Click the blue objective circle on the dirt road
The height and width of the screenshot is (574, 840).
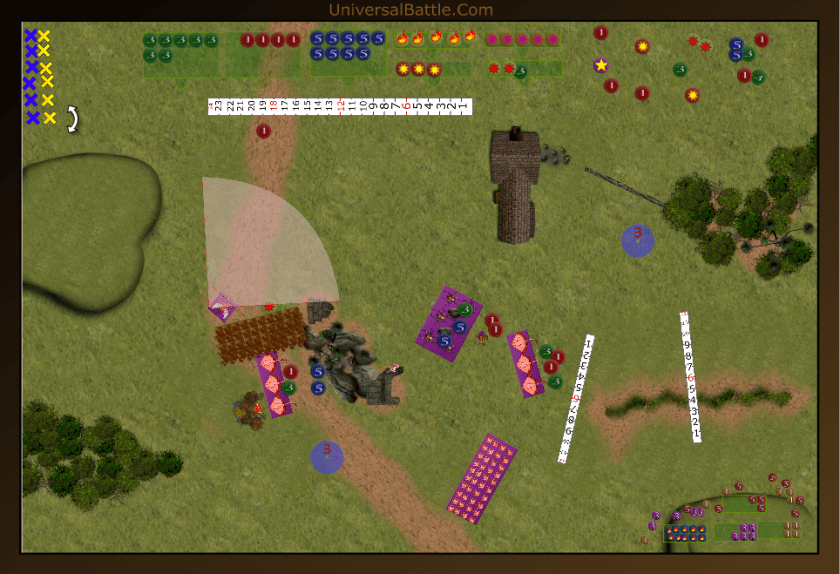click(327, 456)
